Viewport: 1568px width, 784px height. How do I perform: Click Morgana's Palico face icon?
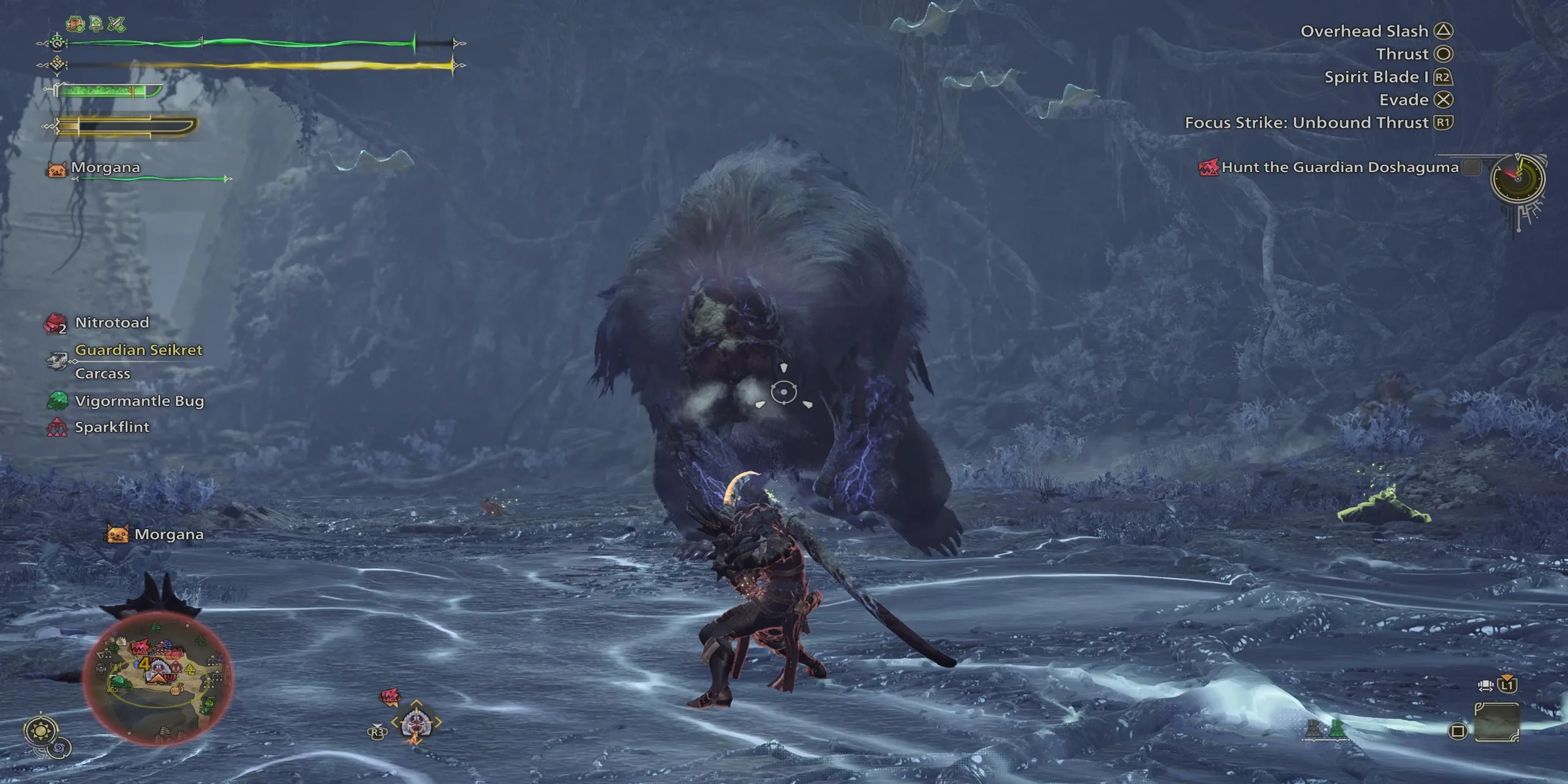pos(56,170)
